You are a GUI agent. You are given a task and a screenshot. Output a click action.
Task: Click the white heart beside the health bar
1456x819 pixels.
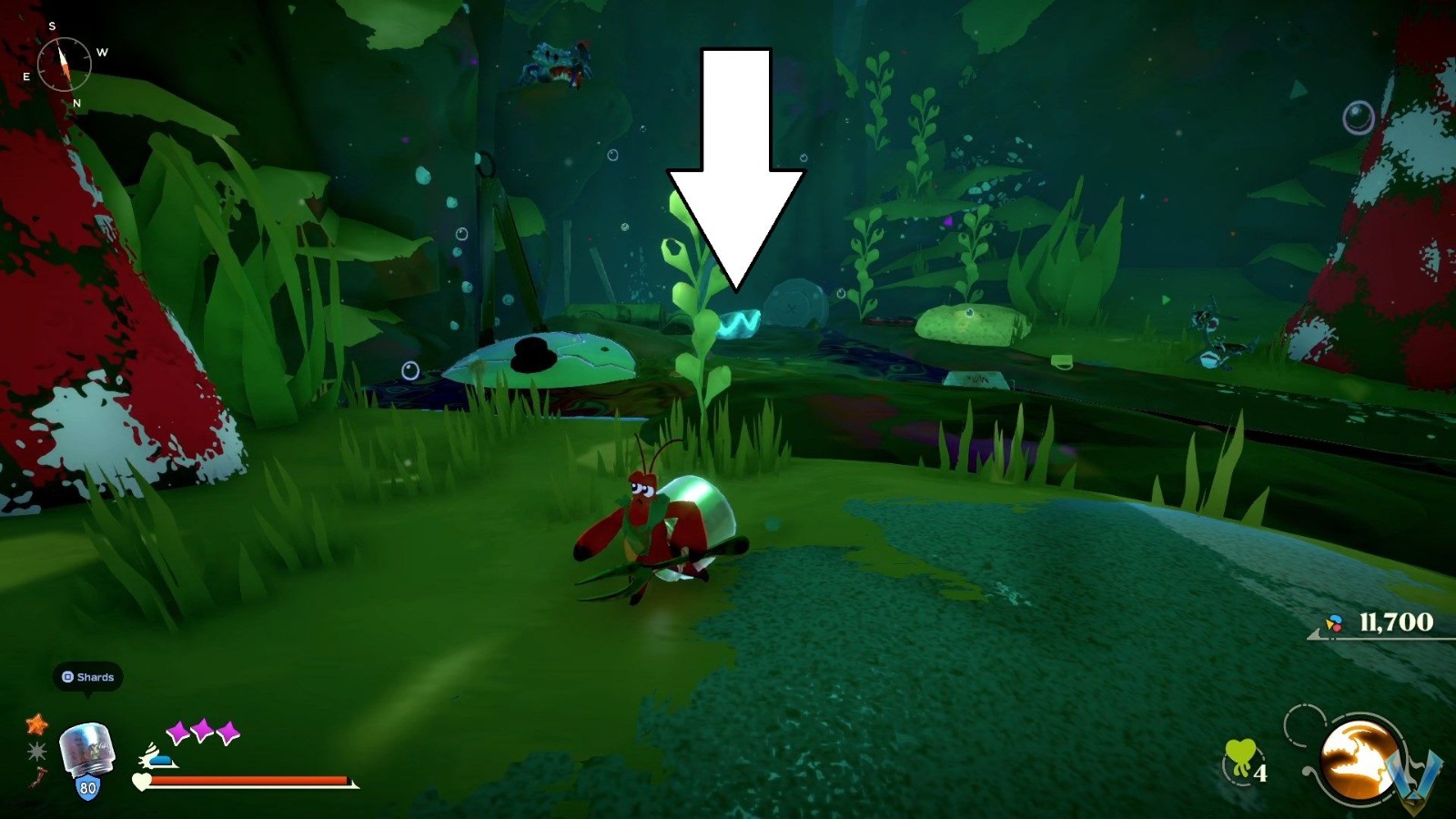141,781
